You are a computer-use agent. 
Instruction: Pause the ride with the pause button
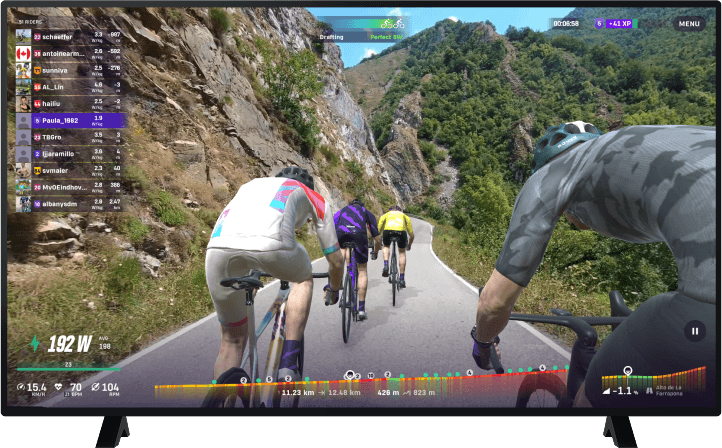pos(694,330)
